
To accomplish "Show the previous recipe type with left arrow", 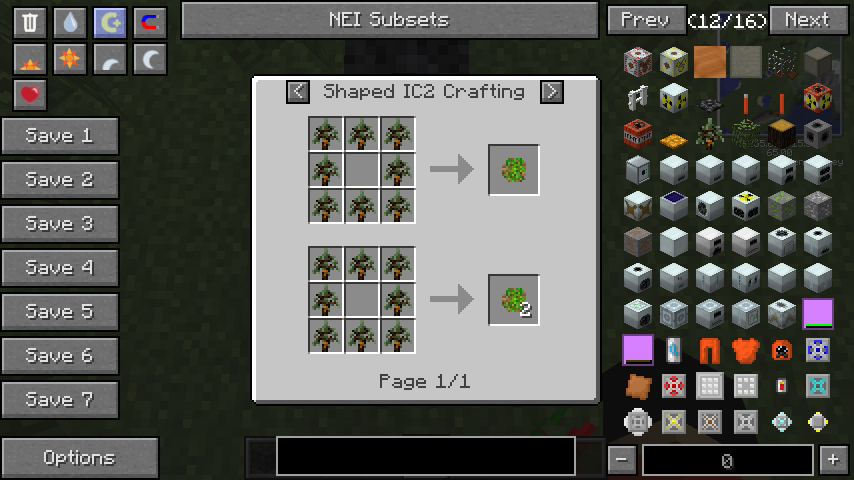I will (298, 92).
